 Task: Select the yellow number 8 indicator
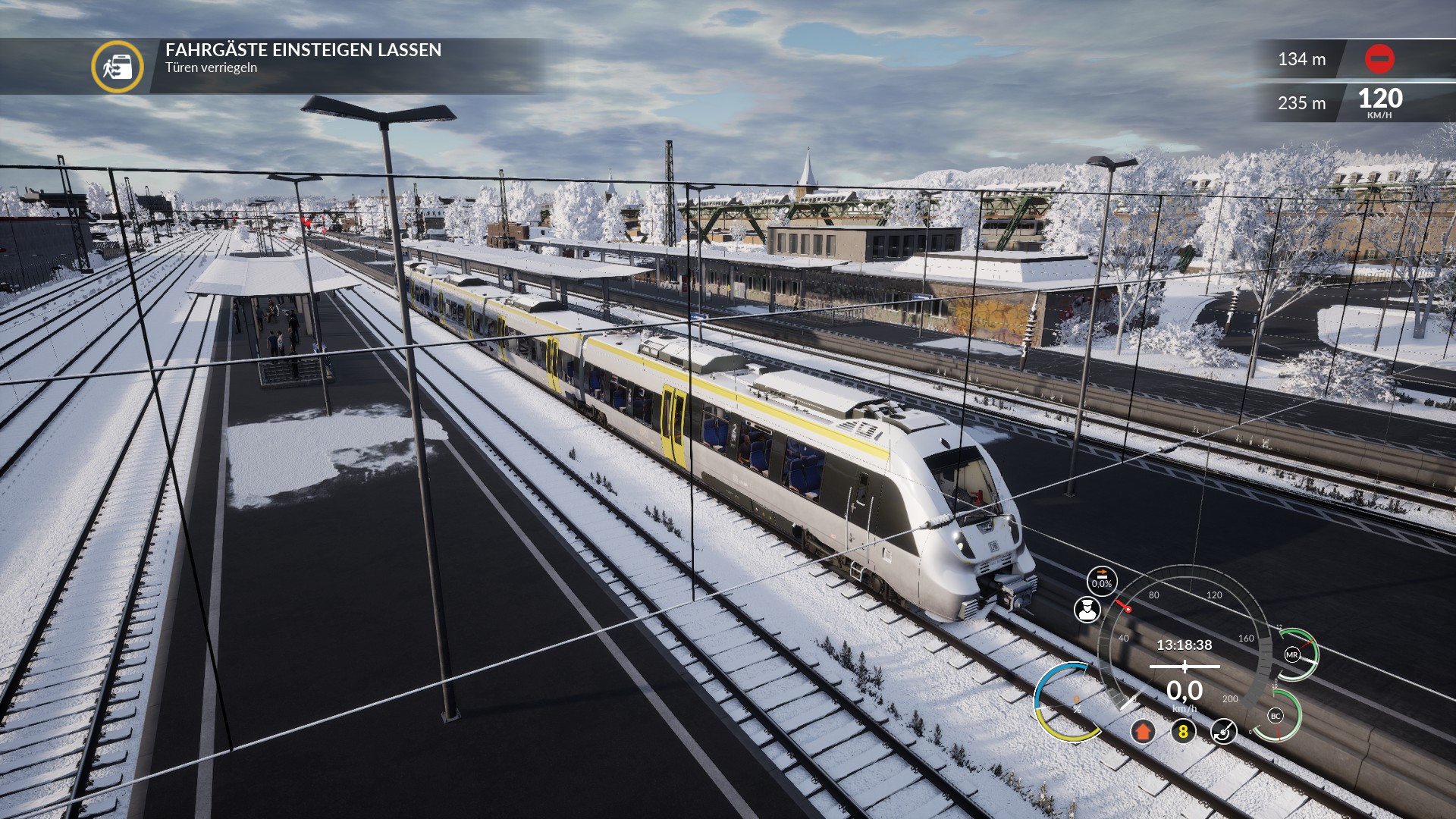coord(1183,732)
